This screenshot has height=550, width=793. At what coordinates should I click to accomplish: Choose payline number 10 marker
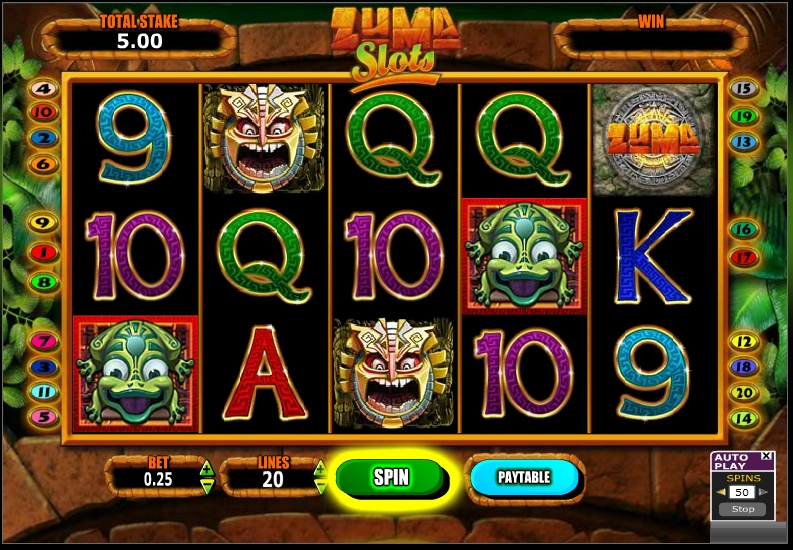(44, 112)
